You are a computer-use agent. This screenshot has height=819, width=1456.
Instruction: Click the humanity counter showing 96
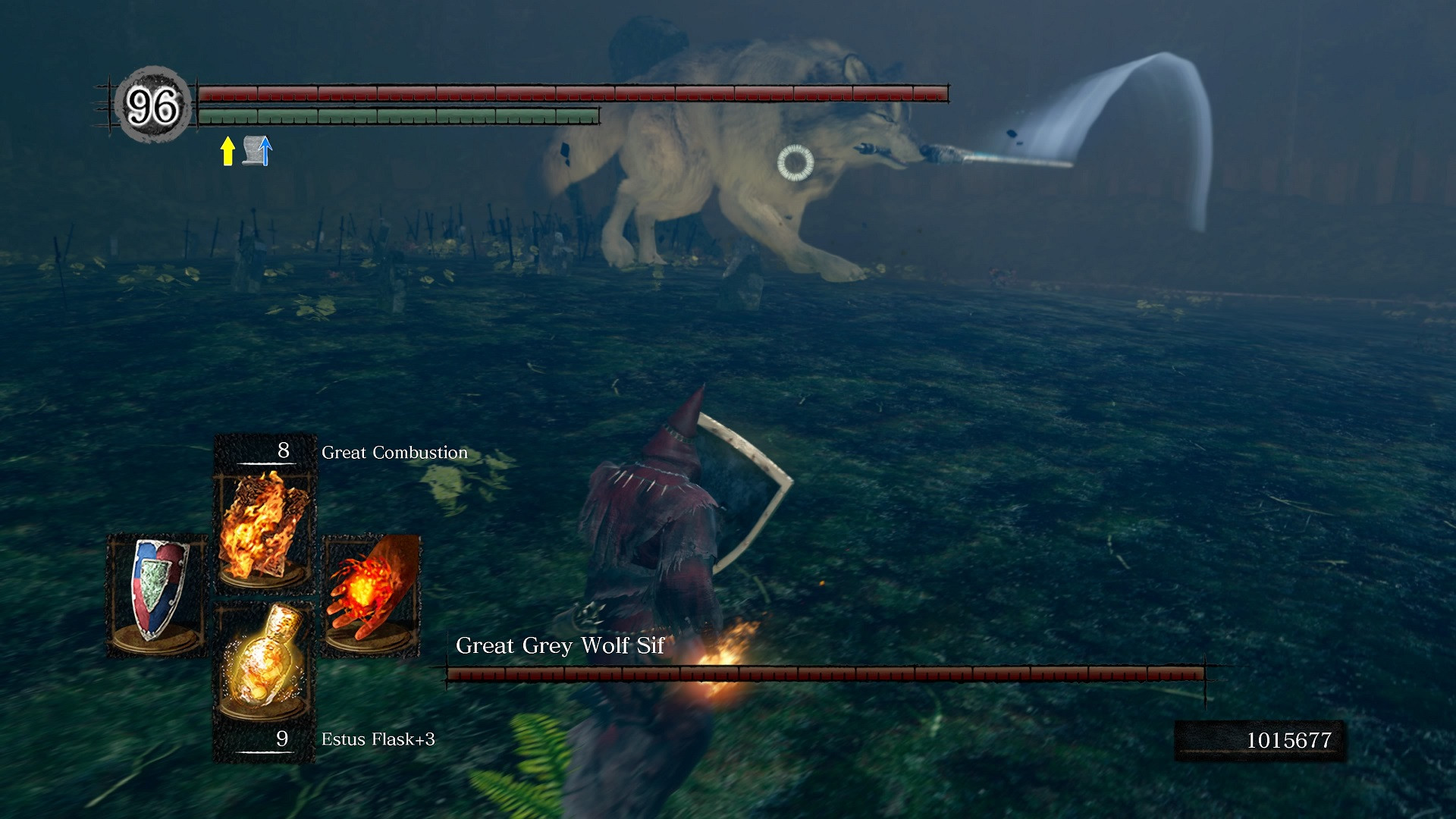point(152,105)
